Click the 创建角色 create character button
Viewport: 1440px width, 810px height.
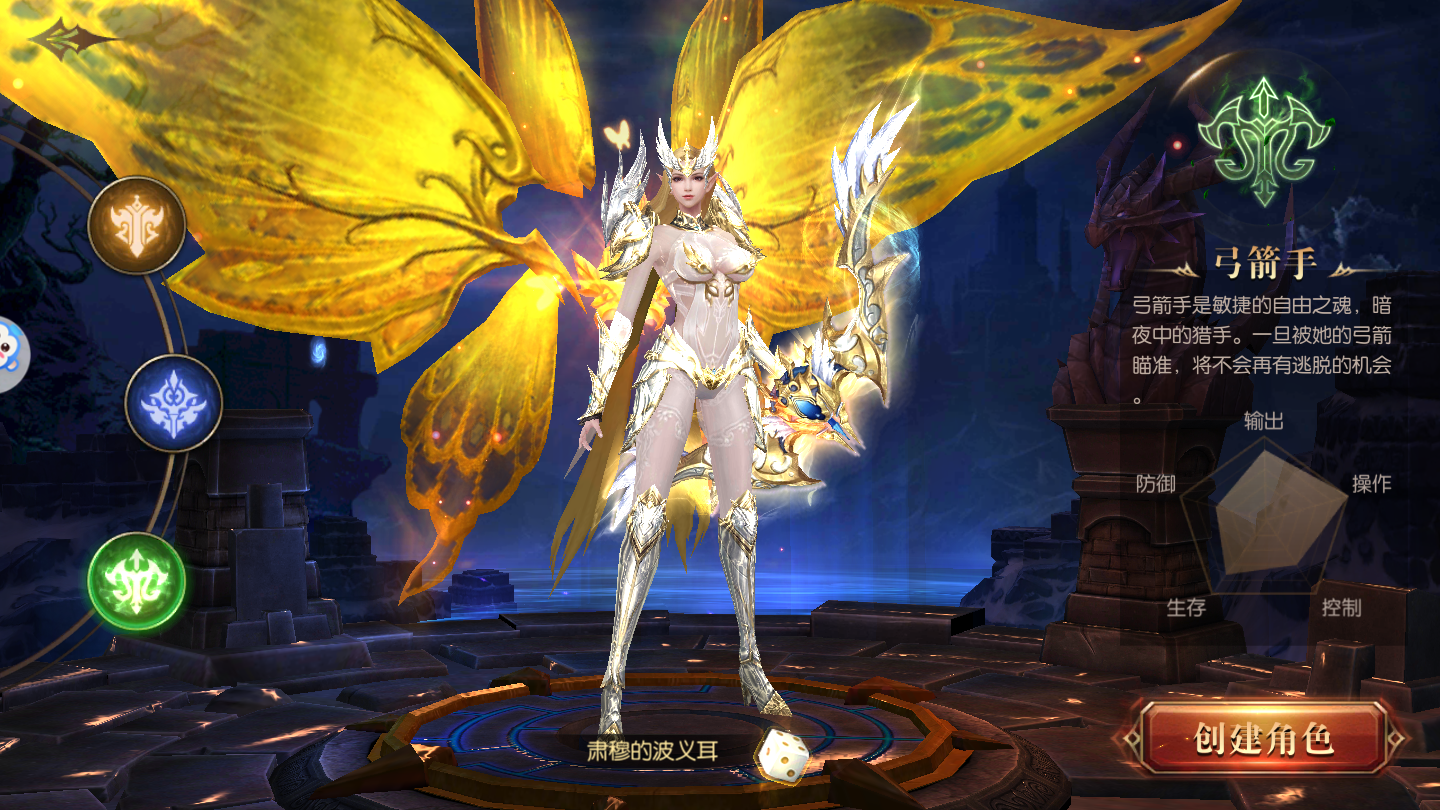(1263, 739)
